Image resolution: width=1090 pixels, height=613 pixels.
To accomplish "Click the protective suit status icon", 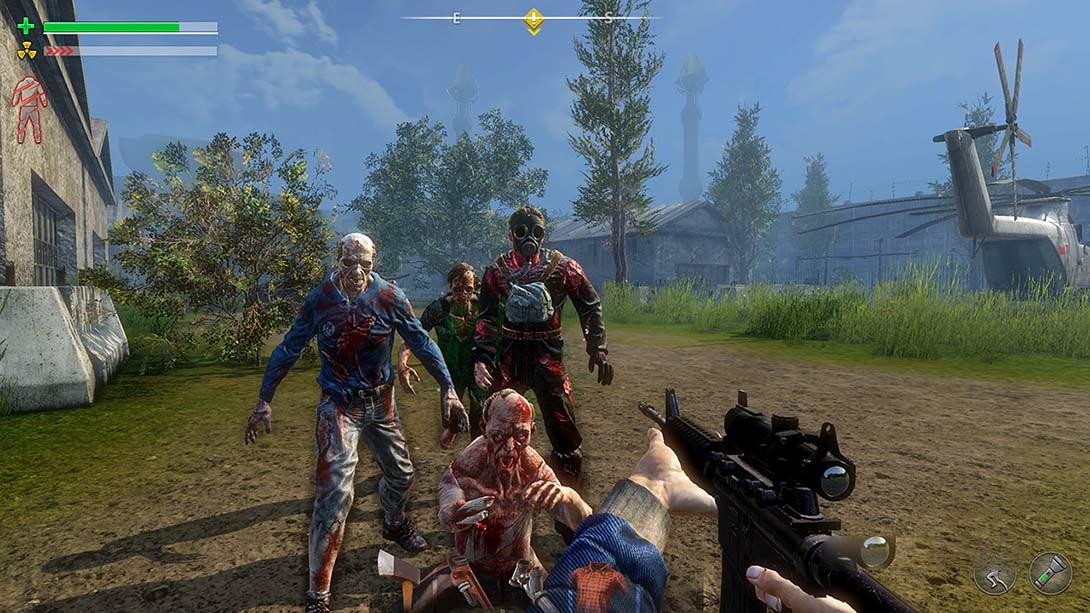I will click(29, 109).
